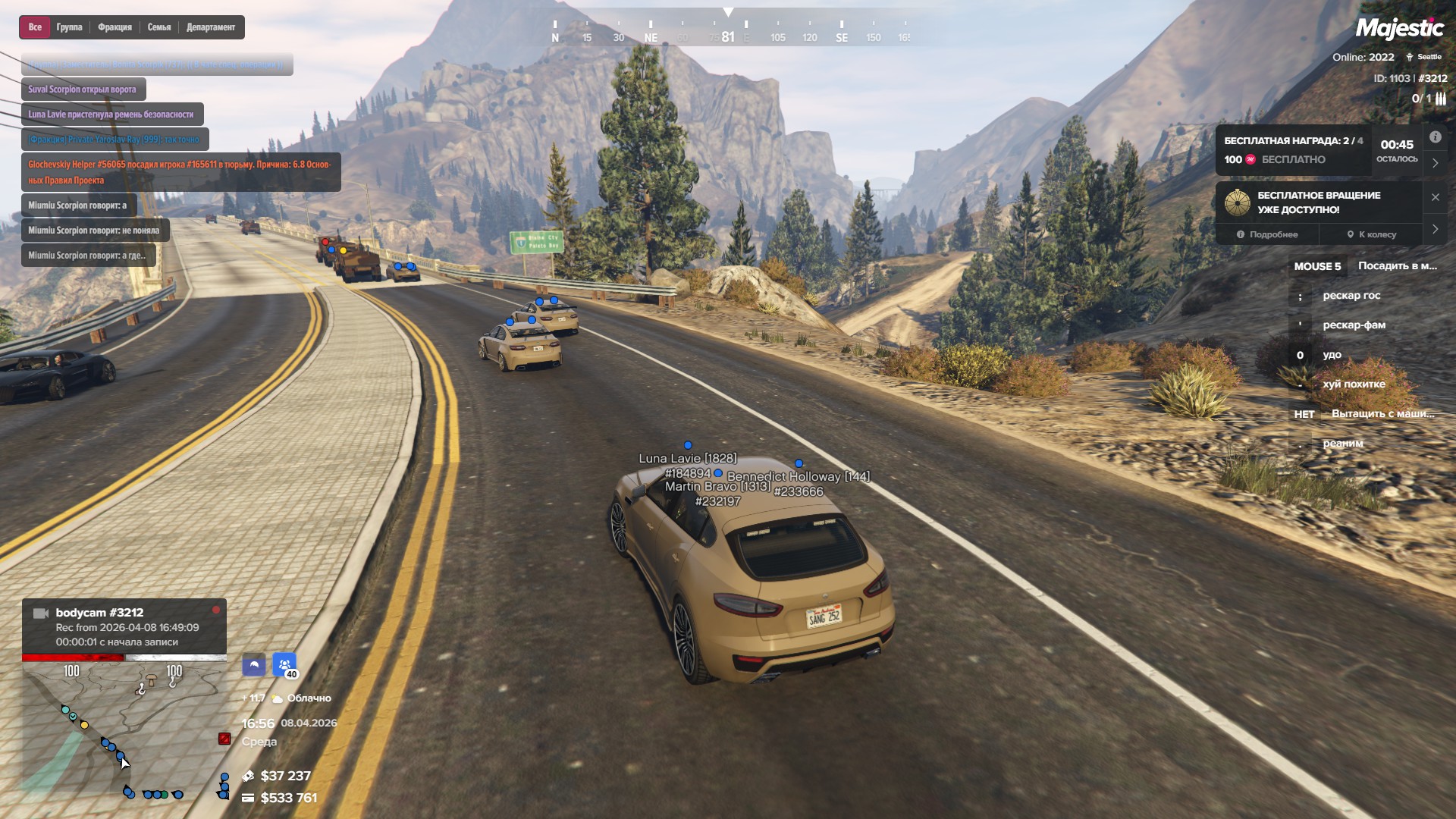Viewport: 1456px width, 819px height.
Task: Open Подробнее about the free spin
Action: click(x=1267, y=234)
